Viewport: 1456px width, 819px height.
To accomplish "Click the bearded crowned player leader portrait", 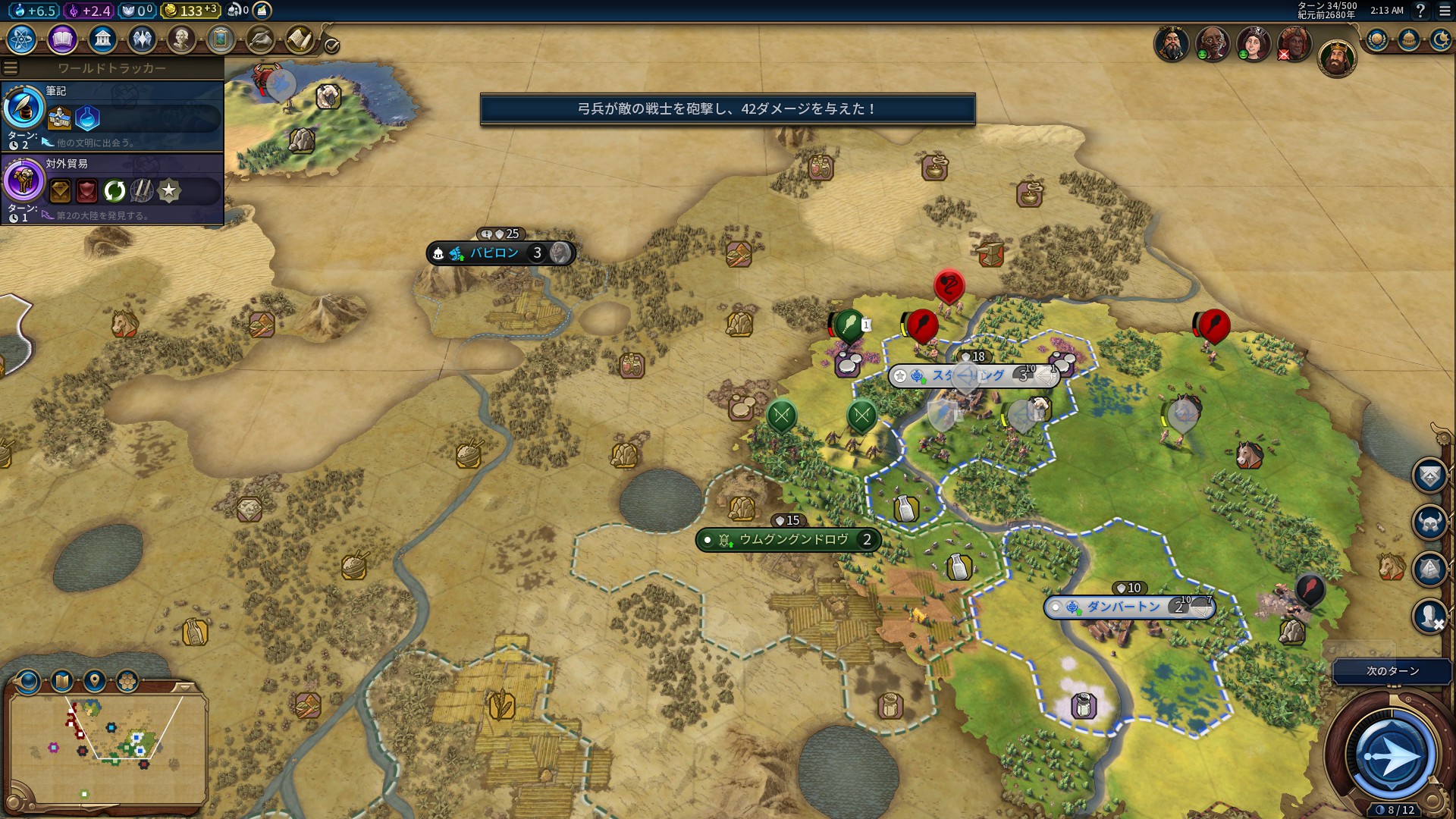I will (x=1336, y=58).
